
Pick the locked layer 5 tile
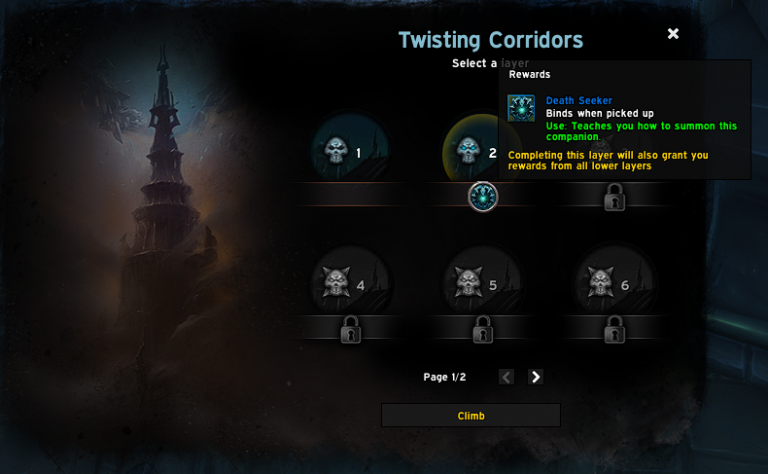pos(481,284)
